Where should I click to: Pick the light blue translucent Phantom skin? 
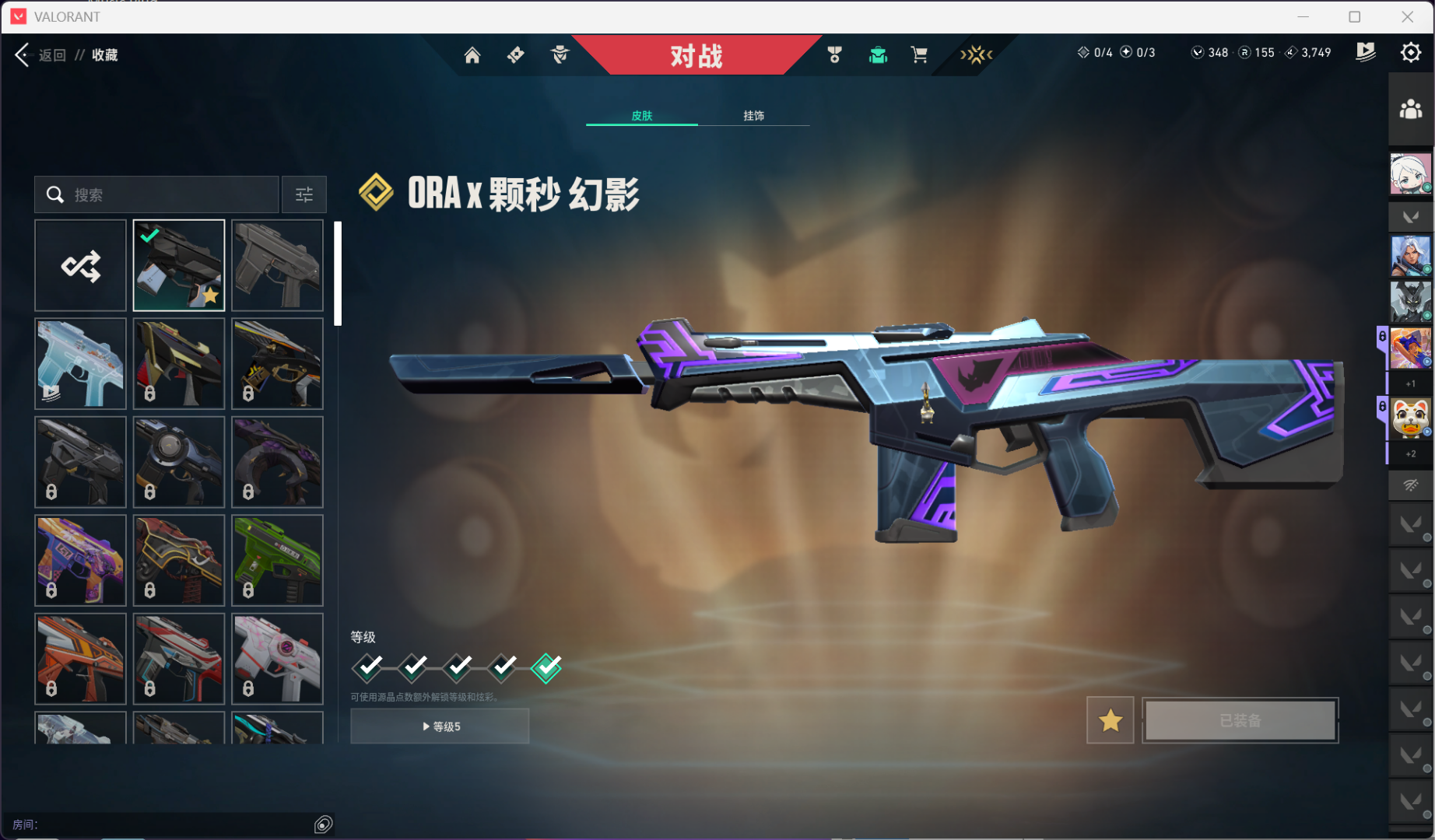point(80,364)
